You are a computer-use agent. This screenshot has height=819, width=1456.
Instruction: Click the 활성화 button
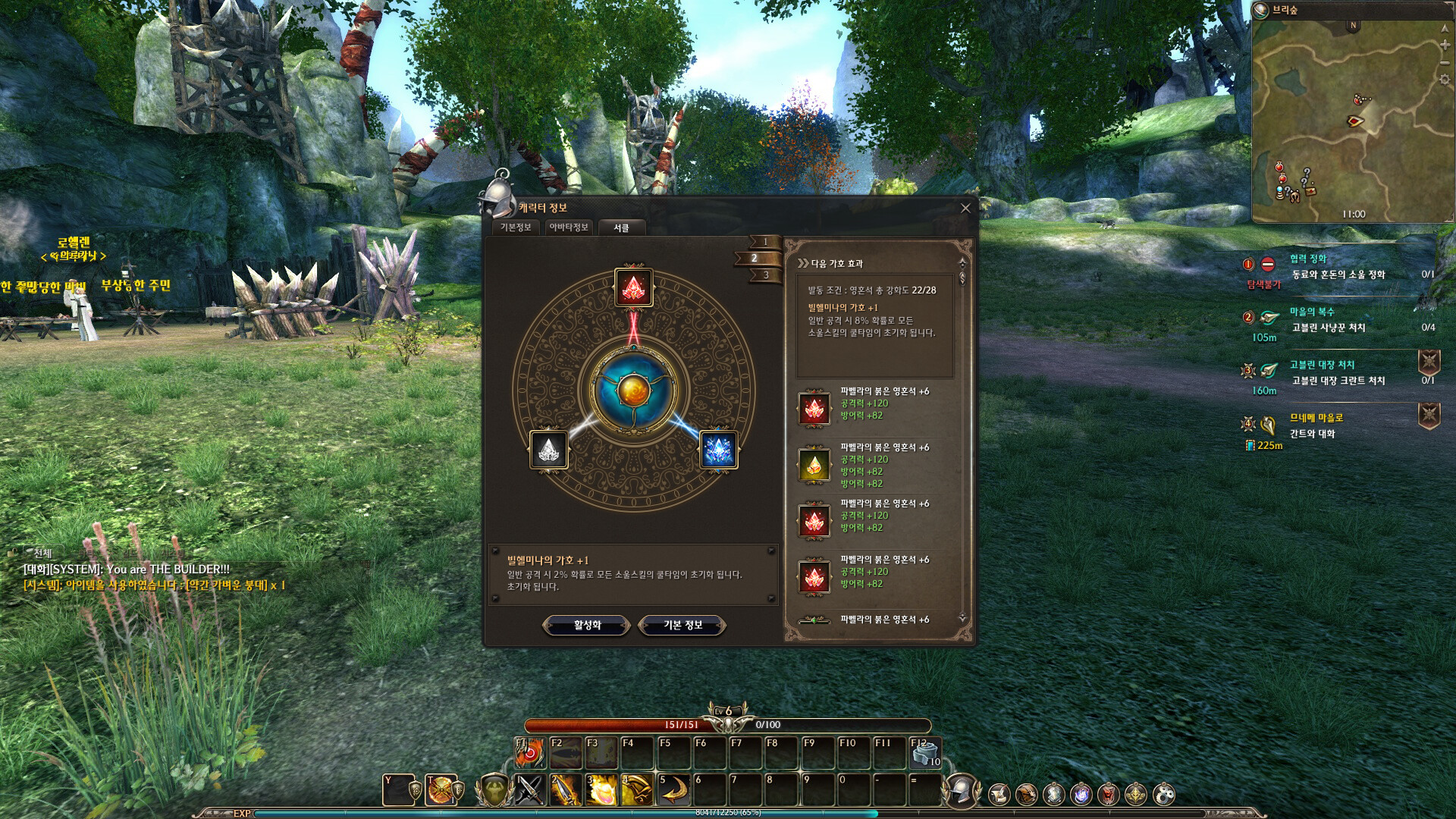(x=587, y=625)
